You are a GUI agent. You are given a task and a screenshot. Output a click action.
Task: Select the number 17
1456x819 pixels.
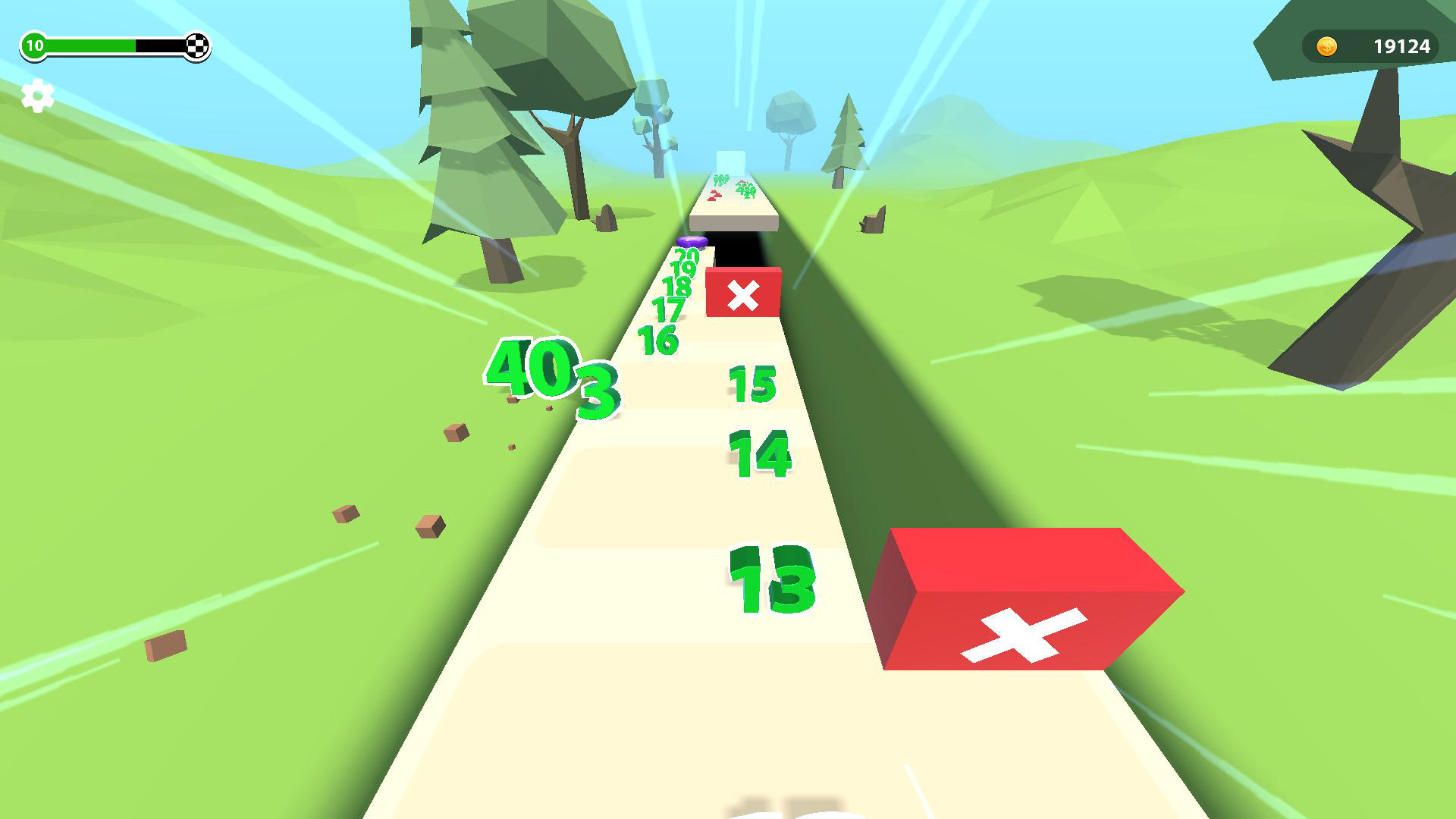pos(667,307)
